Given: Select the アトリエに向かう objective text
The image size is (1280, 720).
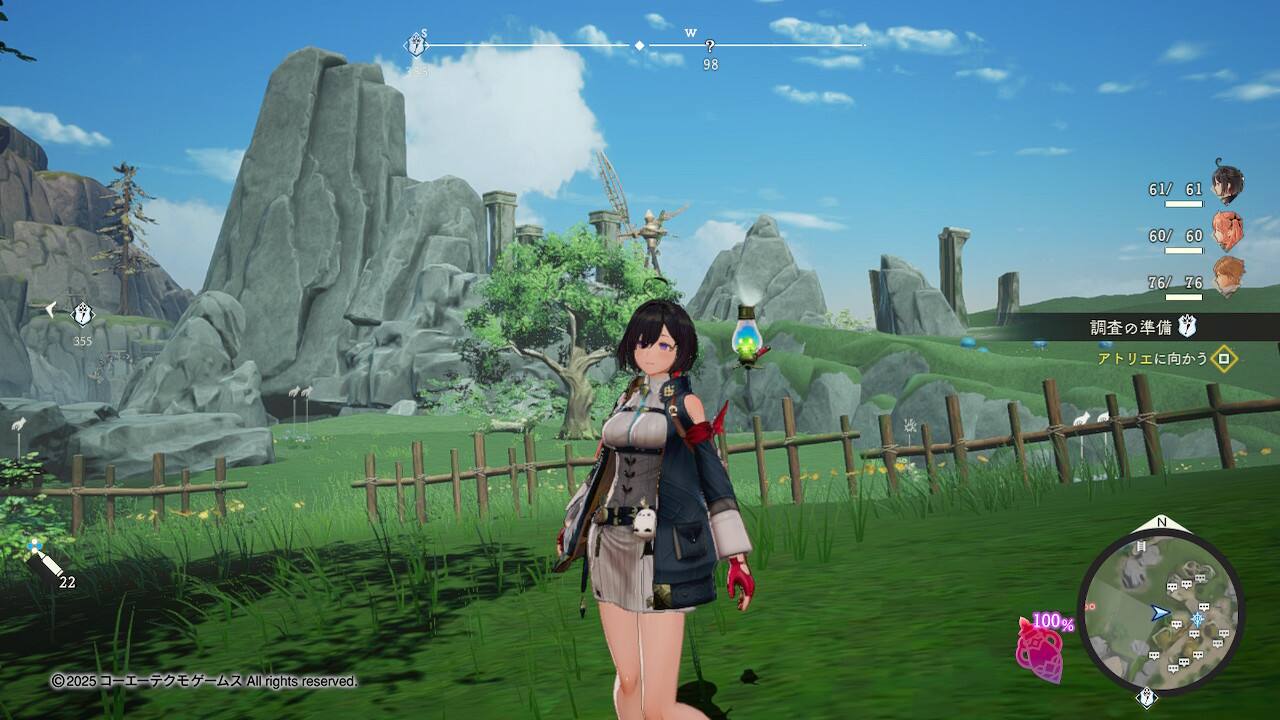Looking at the screenshot, I should [1153, 358].
